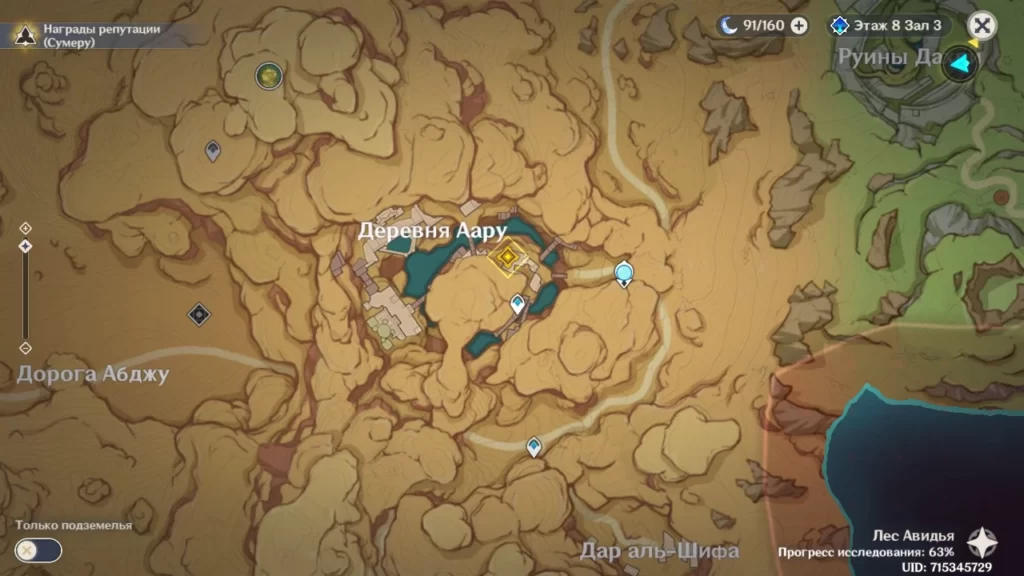The width and height of the screenshot is (1024, 576).
Task: Select the teleport waypoint on the southern road
Action: pos(534,446)
